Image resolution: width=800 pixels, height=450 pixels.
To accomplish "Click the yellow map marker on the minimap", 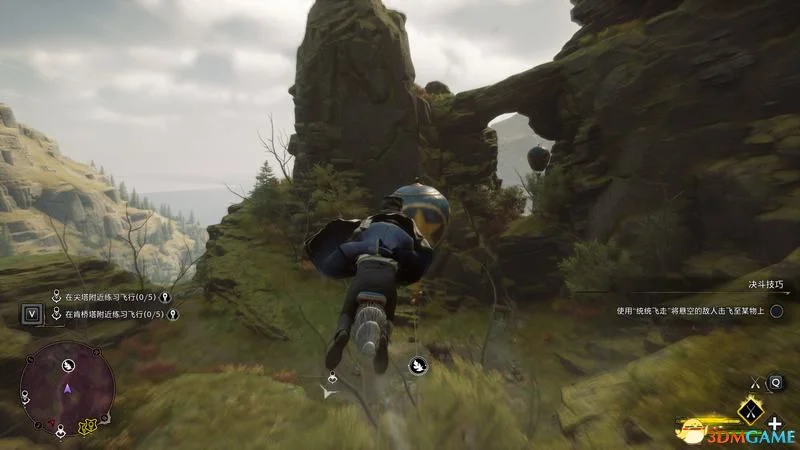I will pyautogui.click(x=87, y=428).
